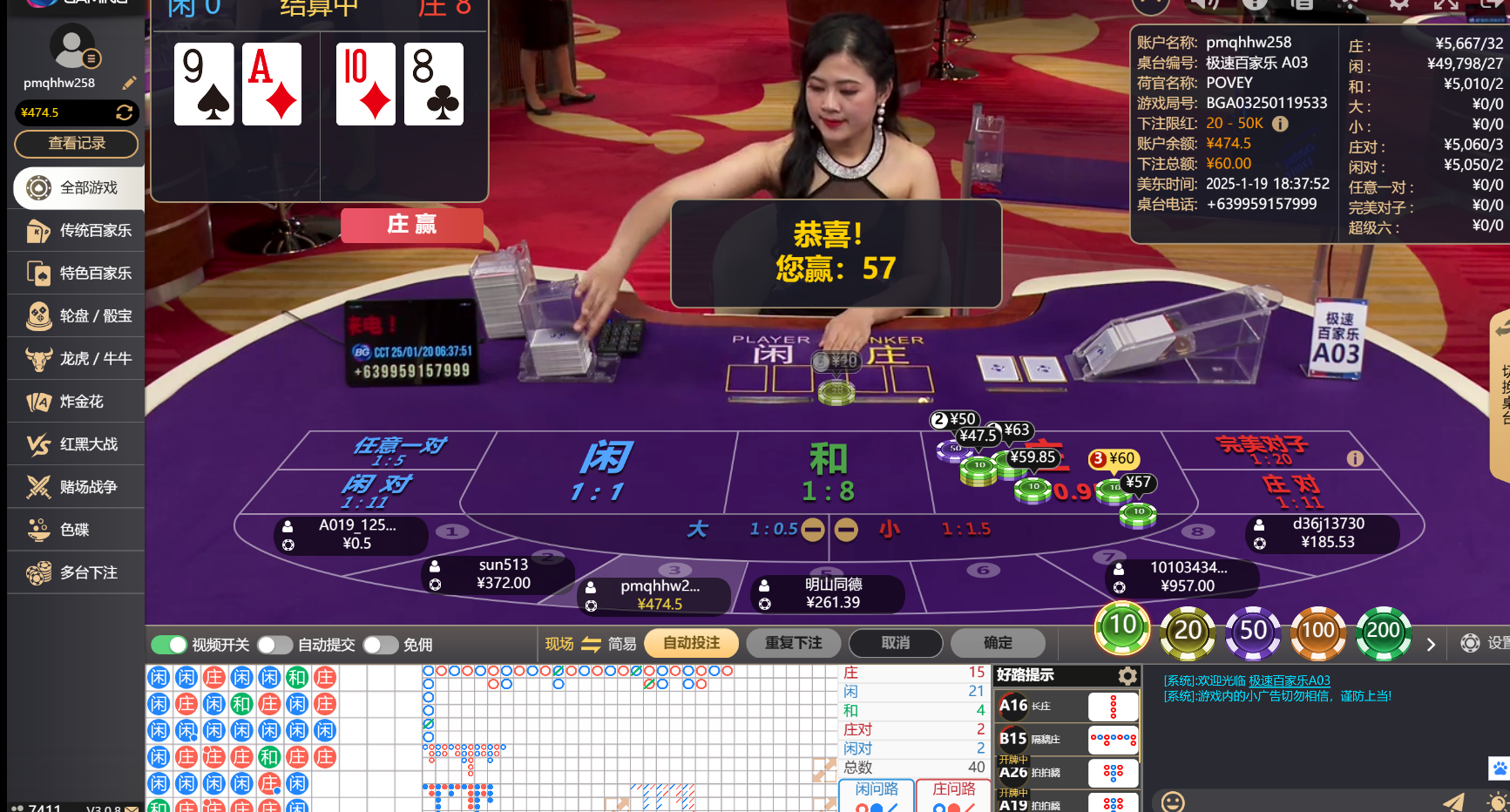Refresh the account balance
This screenshot has width=1510, height=812.
click(125, 112)
